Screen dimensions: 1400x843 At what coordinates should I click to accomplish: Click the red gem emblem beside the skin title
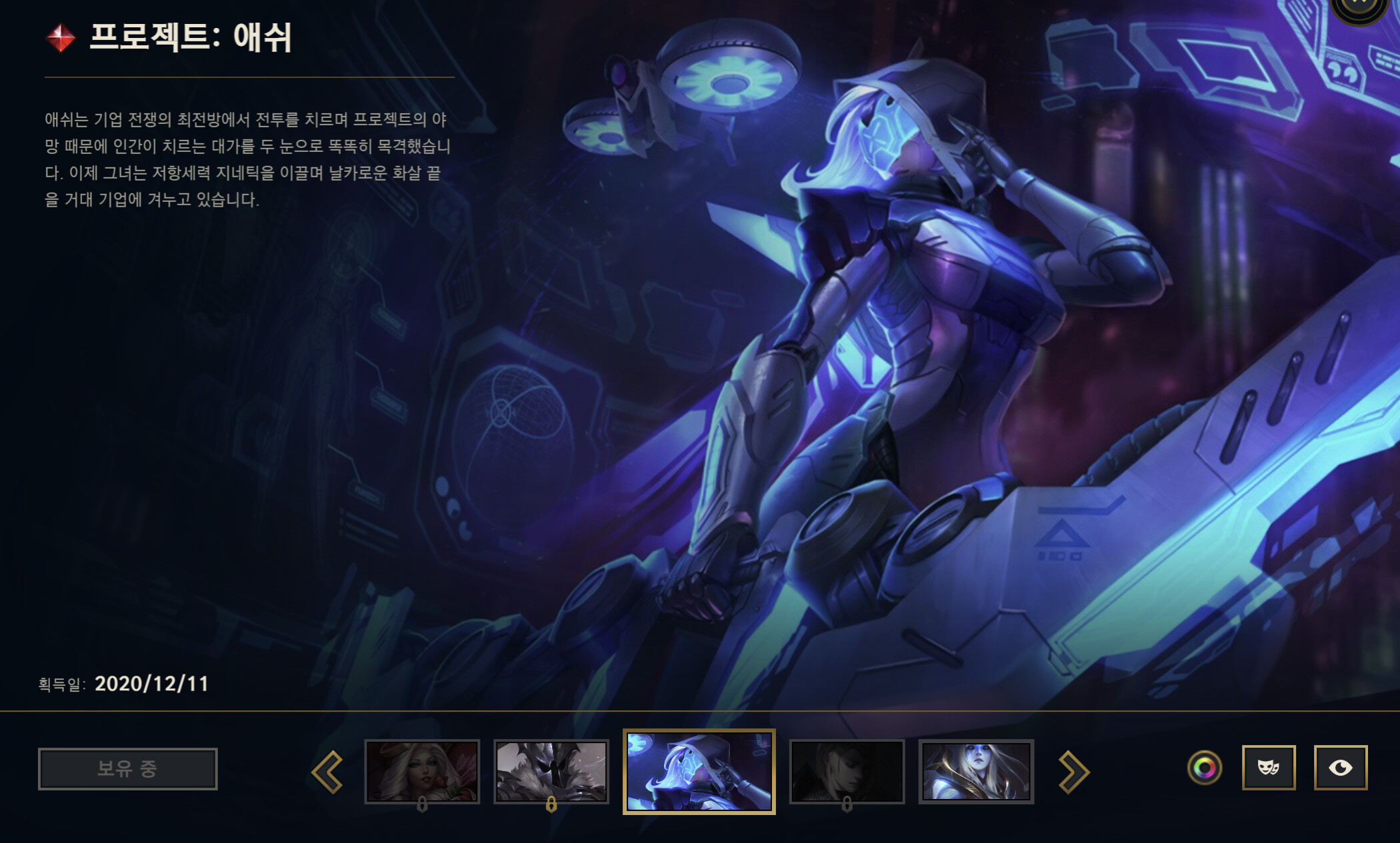(59, 38)
